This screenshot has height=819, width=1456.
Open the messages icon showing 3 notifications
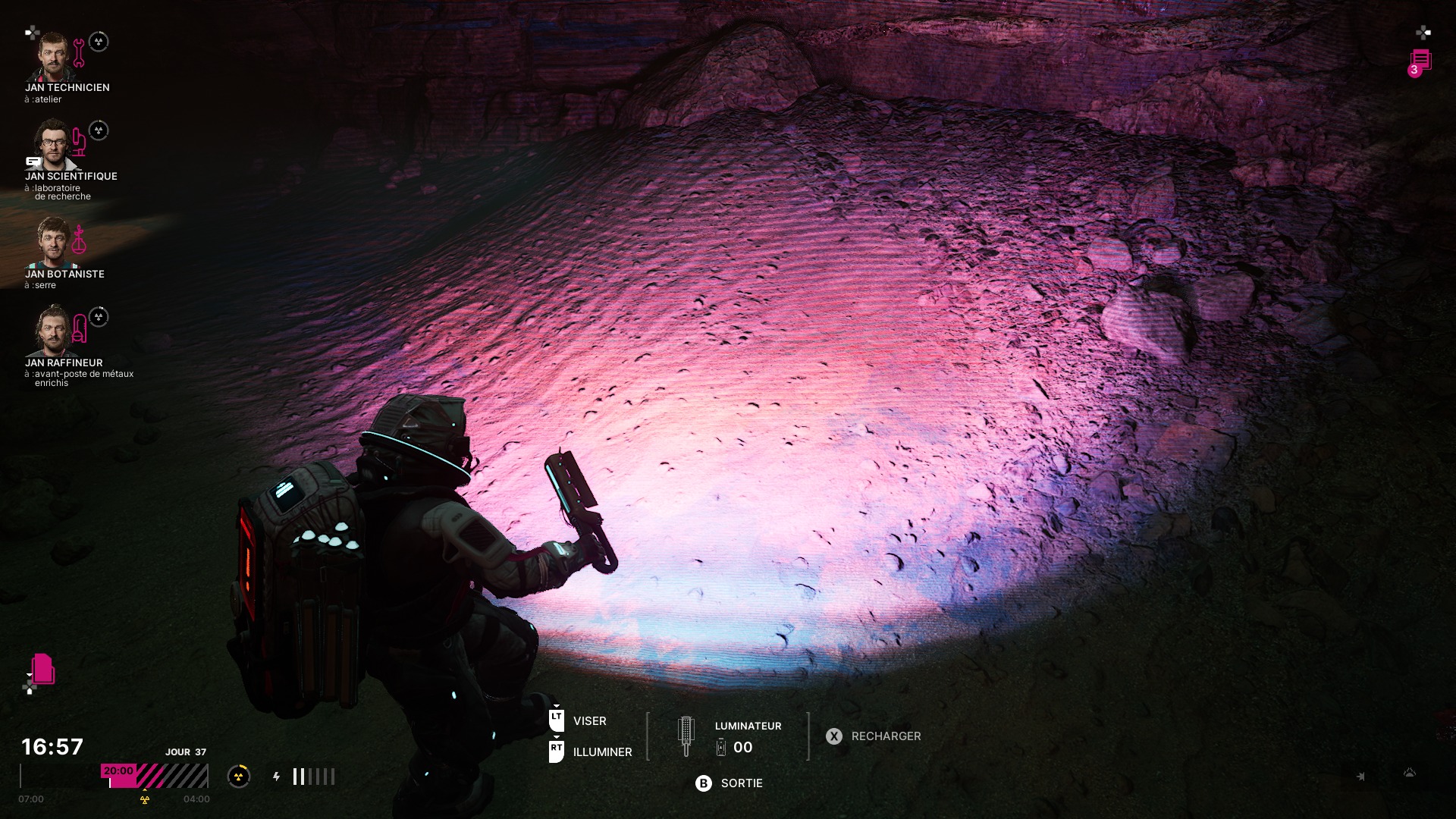1420,62
